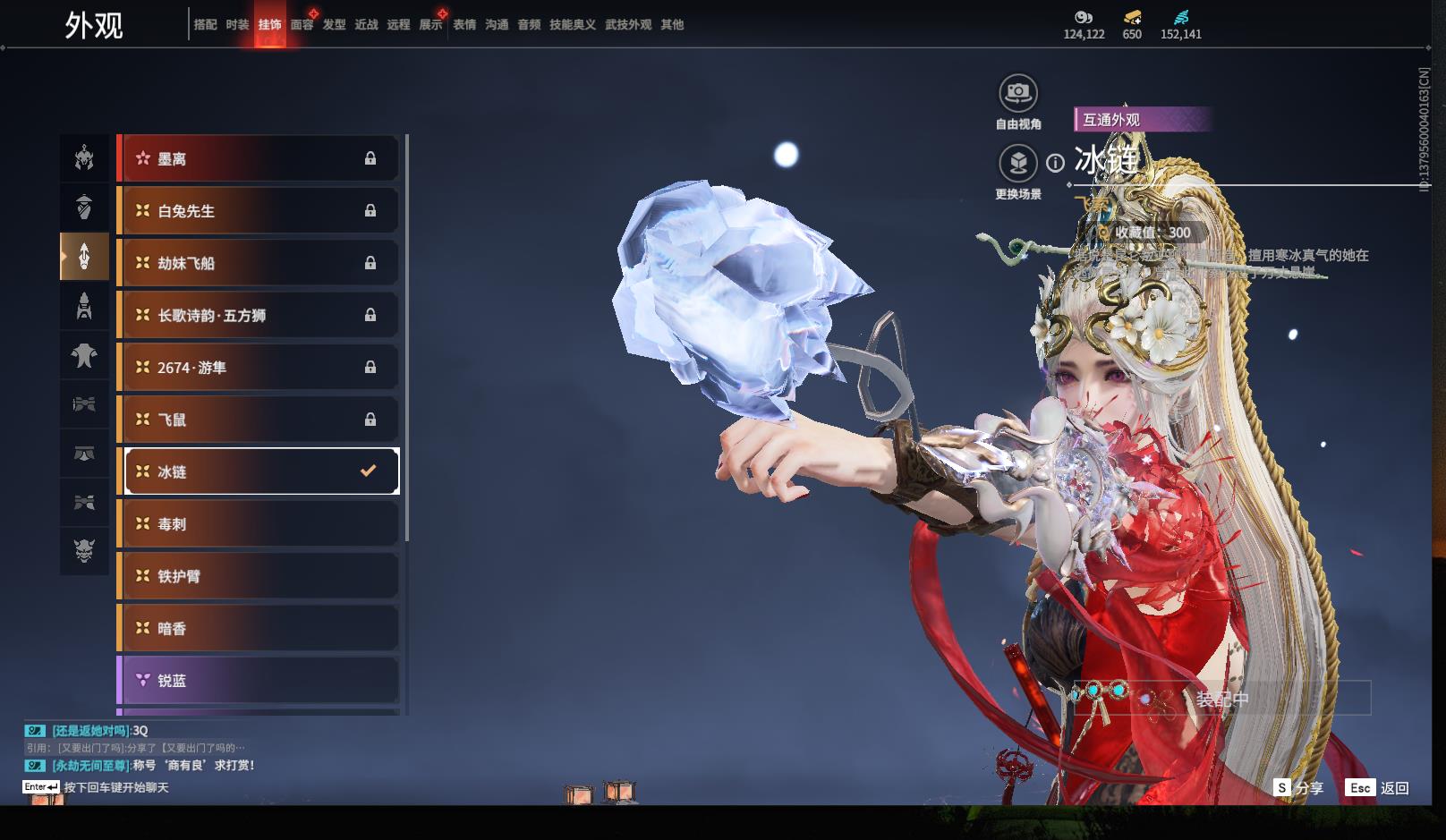This screenshot has height=840, width=1446.
Task: Pick the 劫妹飞船 accessory
Action: (259, 263)
